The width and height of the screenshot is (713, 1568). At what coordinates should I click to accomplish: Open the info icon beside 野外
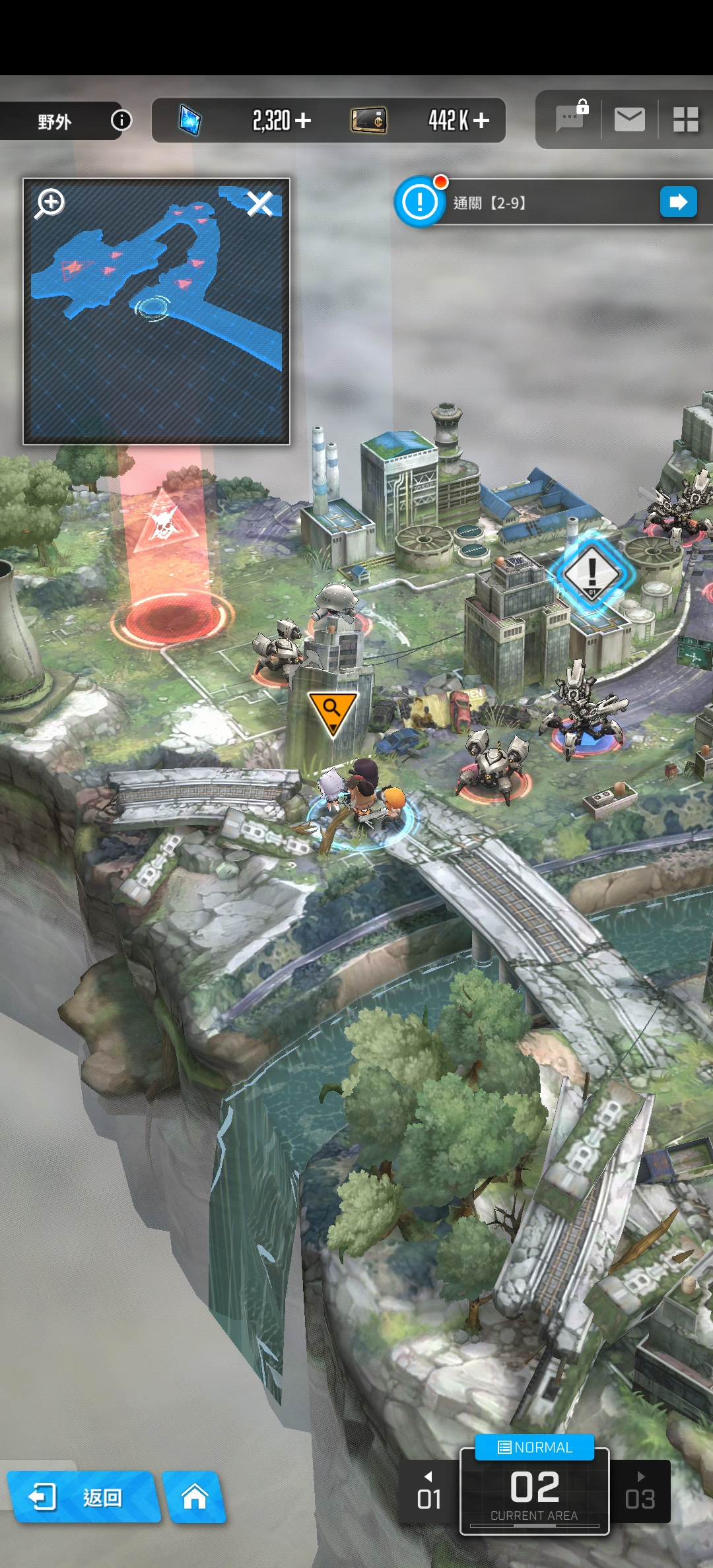point(121,120)
